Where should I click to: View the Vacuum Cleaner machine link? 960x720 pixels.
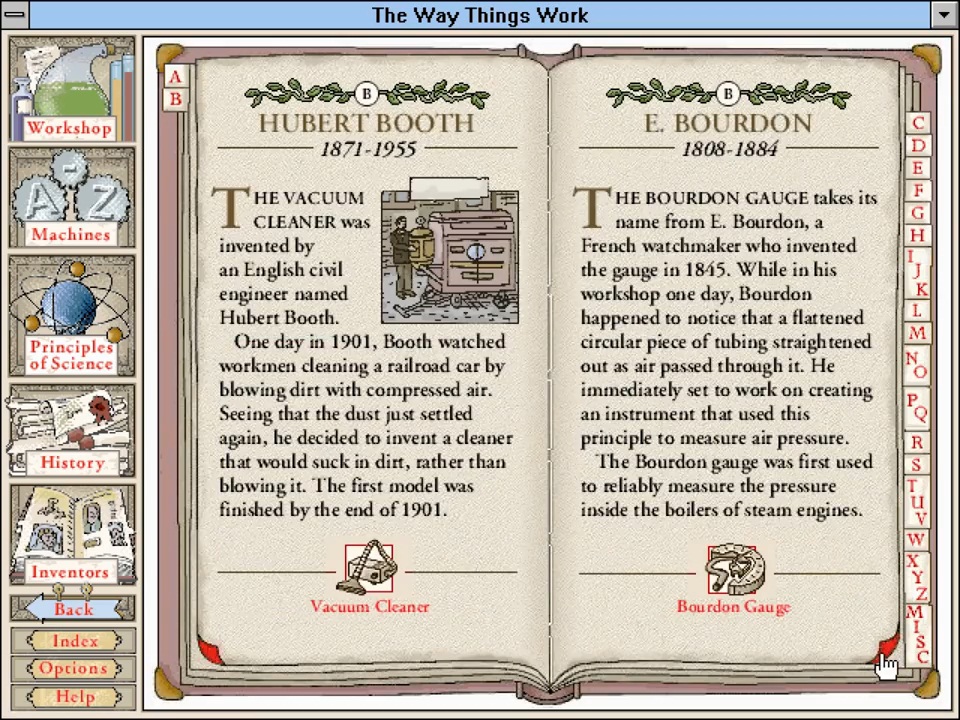coord(369,580)
